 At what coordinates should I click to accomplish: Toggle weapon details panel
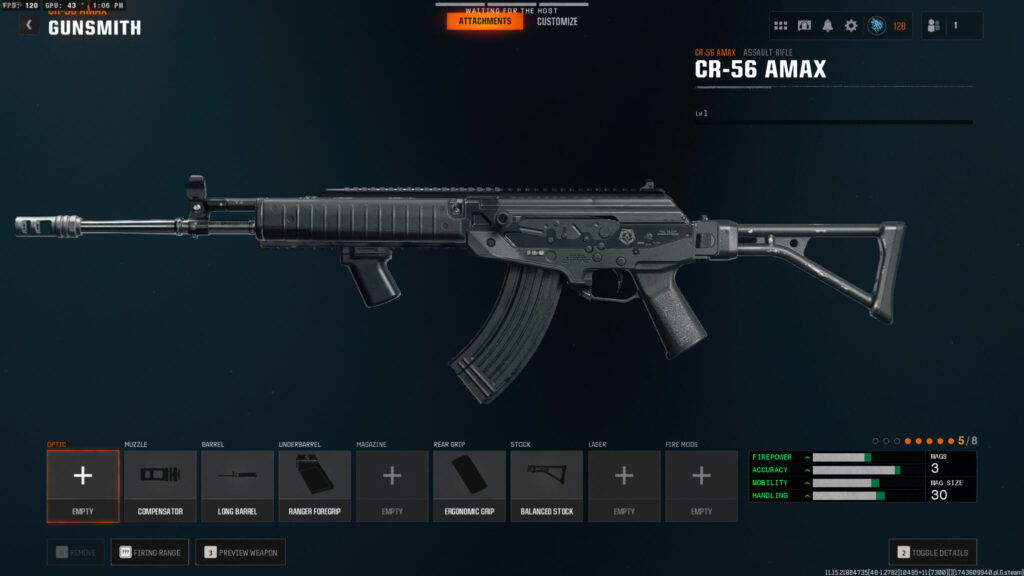[932, 552]
